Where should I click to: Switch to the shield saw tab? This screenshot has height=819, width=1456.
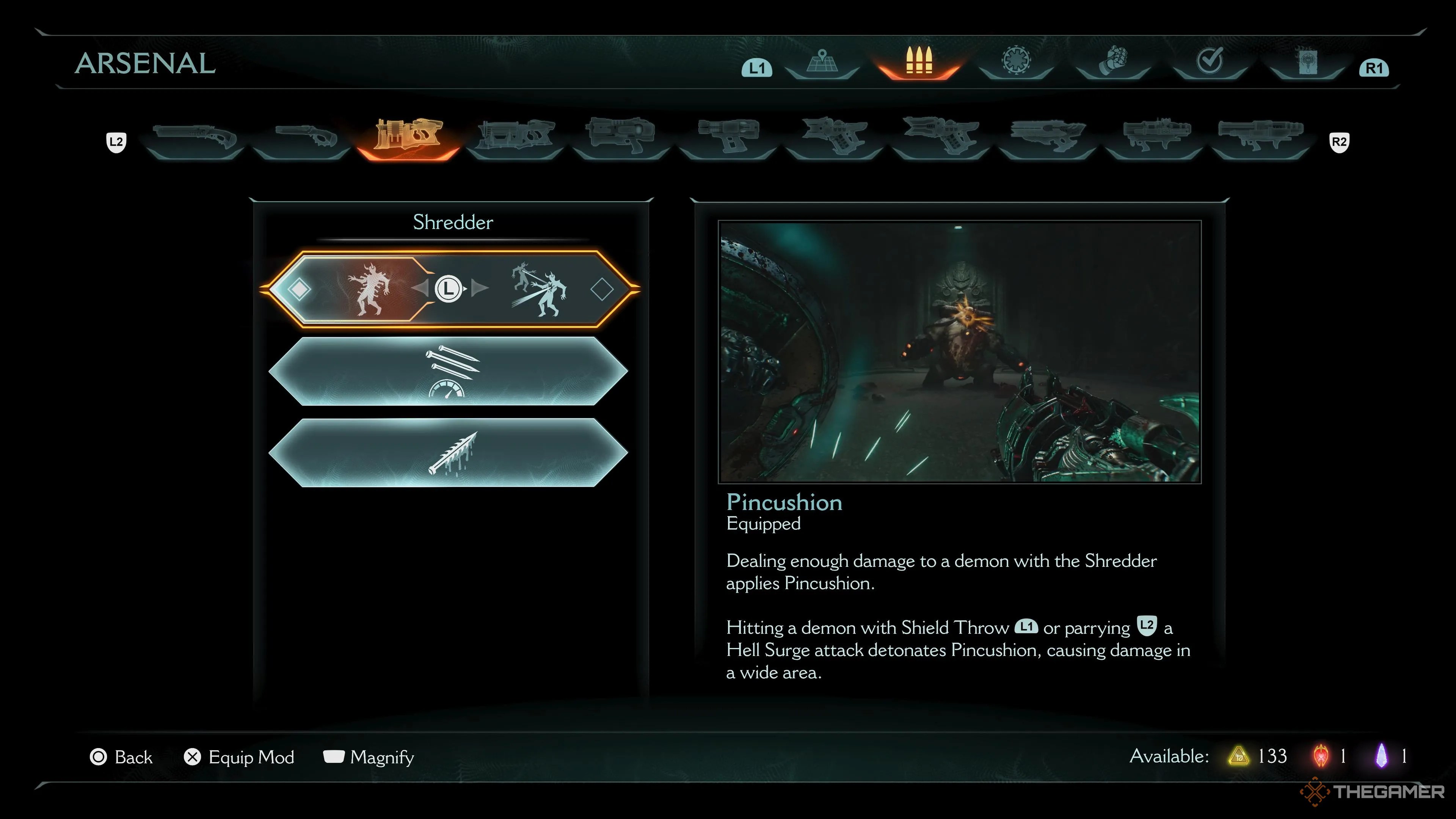[1016, 61]
